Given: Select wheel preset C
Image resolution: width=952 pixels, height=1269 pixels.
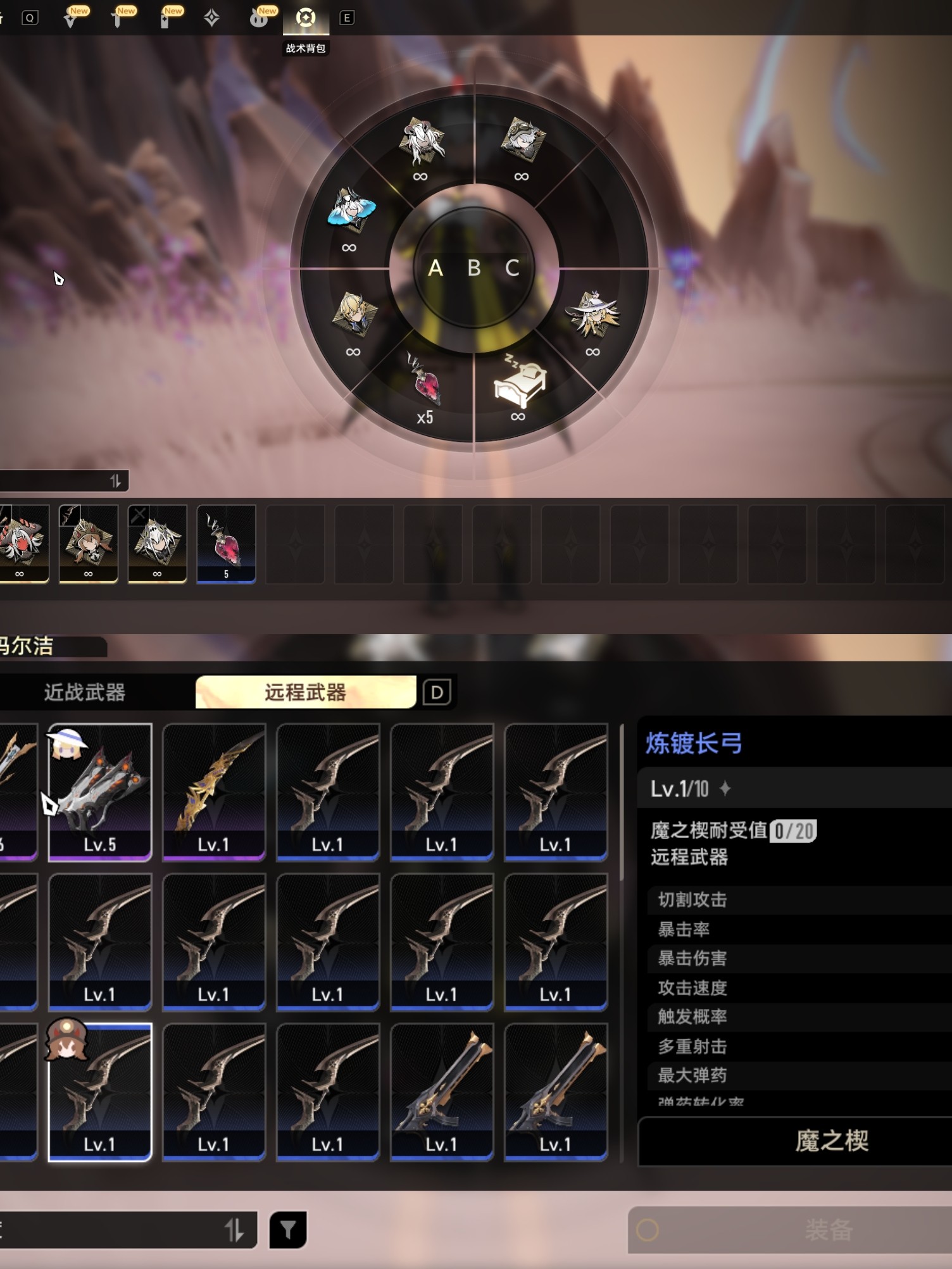Looking at the screenshot, I should tap(512, 268).
